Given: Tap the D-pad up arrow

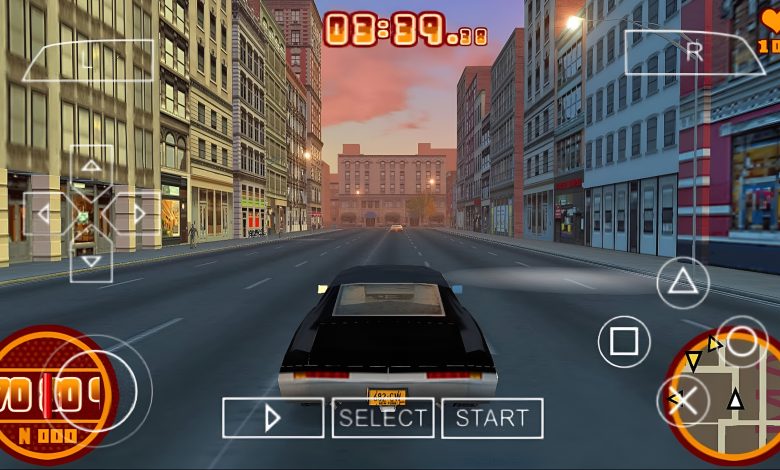Looking at the screenshot, I should pyautogui.click(x=91, y=166).
